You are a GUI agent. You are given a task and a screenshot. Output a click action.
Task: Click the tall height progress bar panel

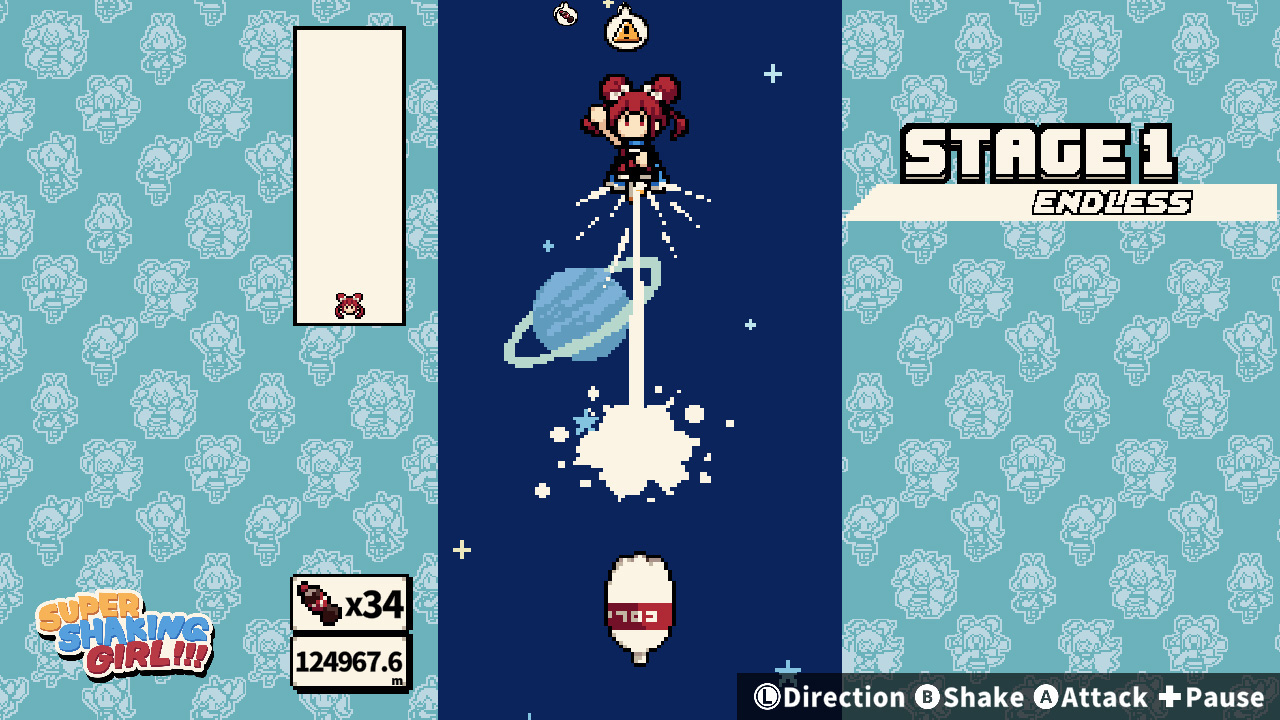[x=349, y=175]
